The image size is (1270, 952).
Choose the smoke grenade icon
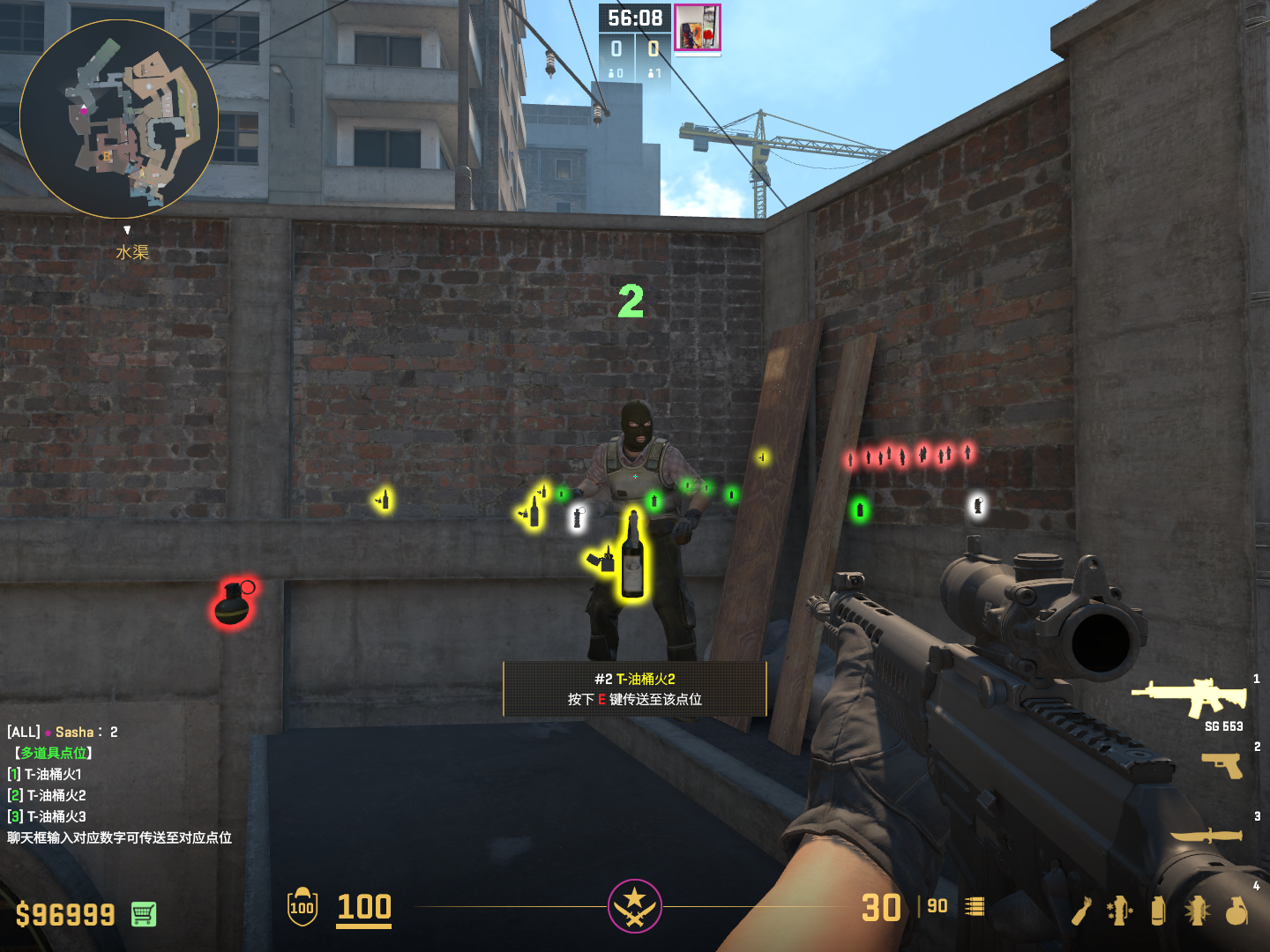[x=1158, y=911]
